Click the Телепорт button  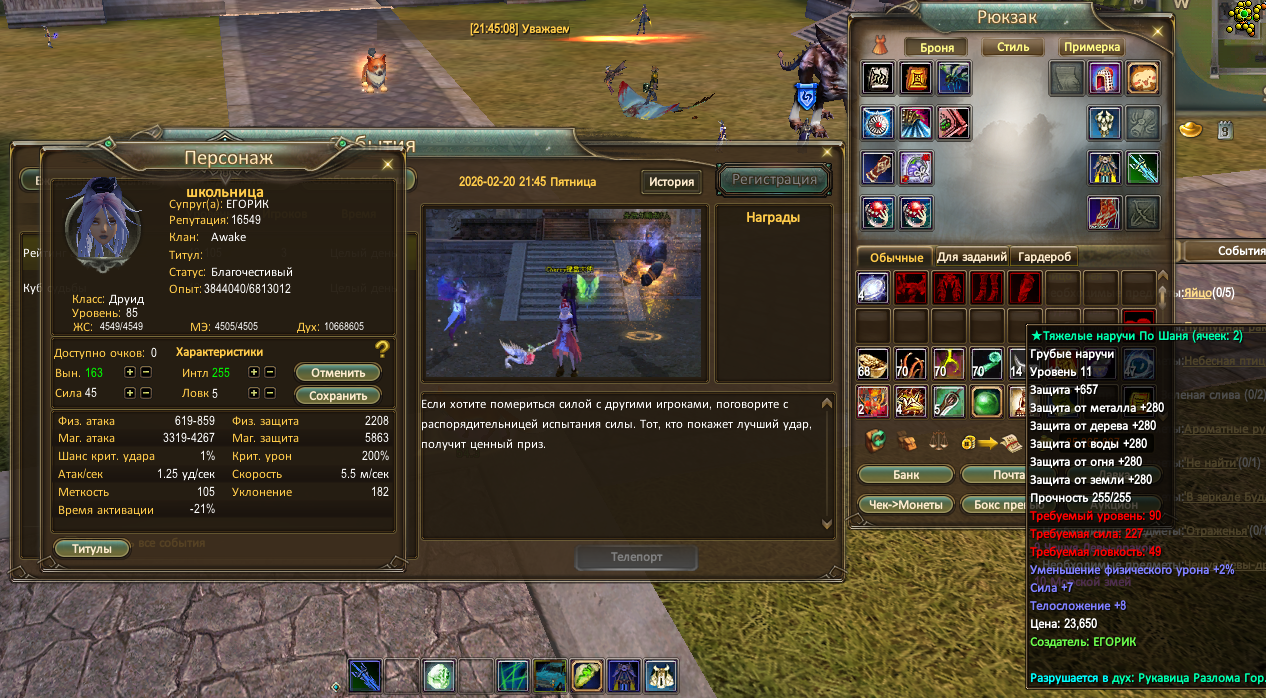tap(636, 557)
